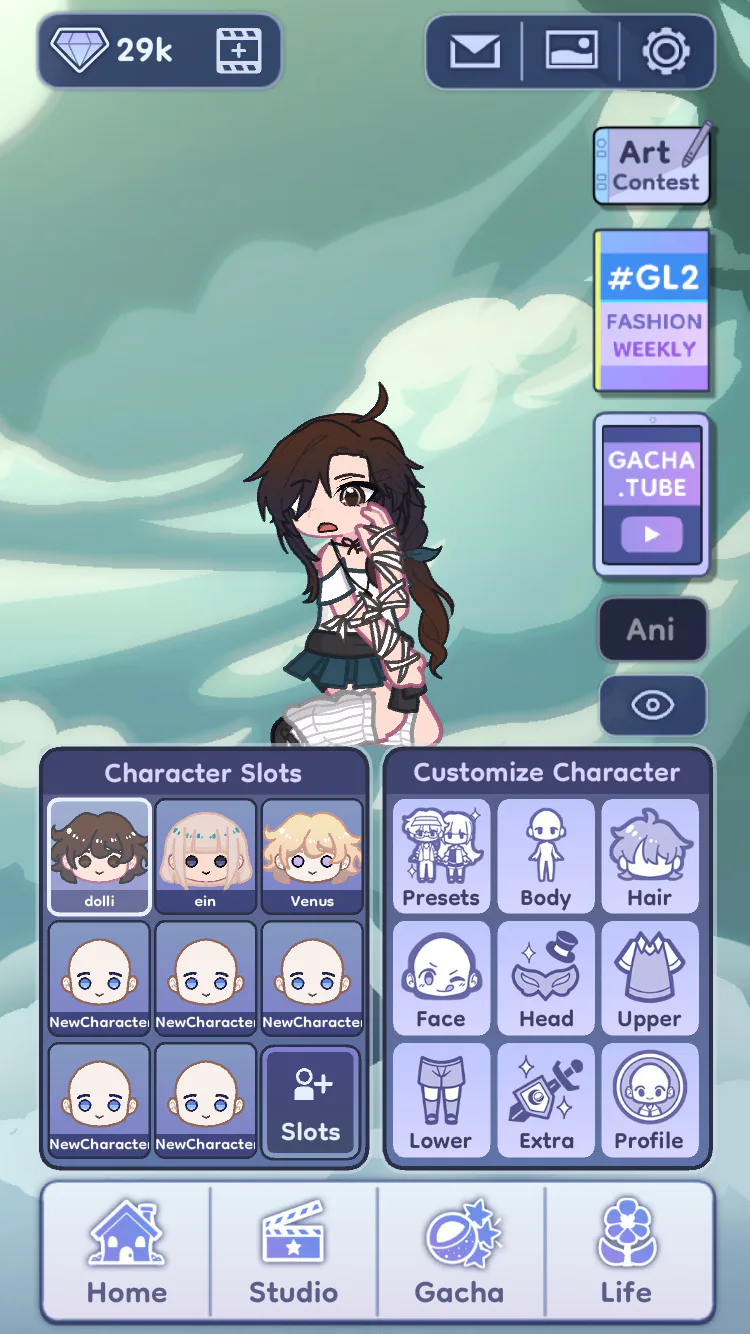Screen dimensions: 750x1334
Task: Choose the ein character slot
Action: pos(206,856)
